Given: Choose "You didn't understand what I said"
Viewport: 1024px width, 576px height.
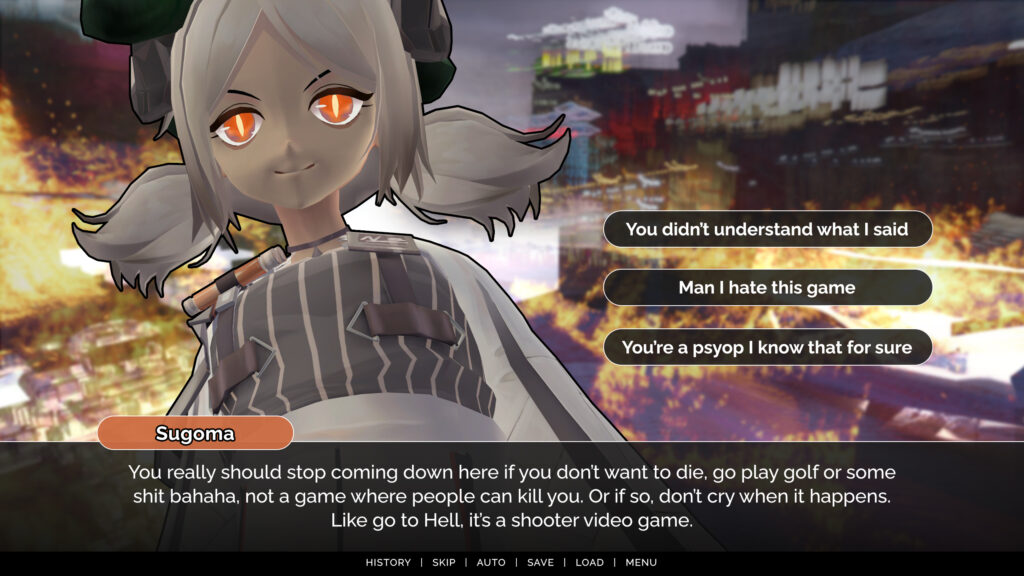Looking at the screenshot, I should [767, 229].
